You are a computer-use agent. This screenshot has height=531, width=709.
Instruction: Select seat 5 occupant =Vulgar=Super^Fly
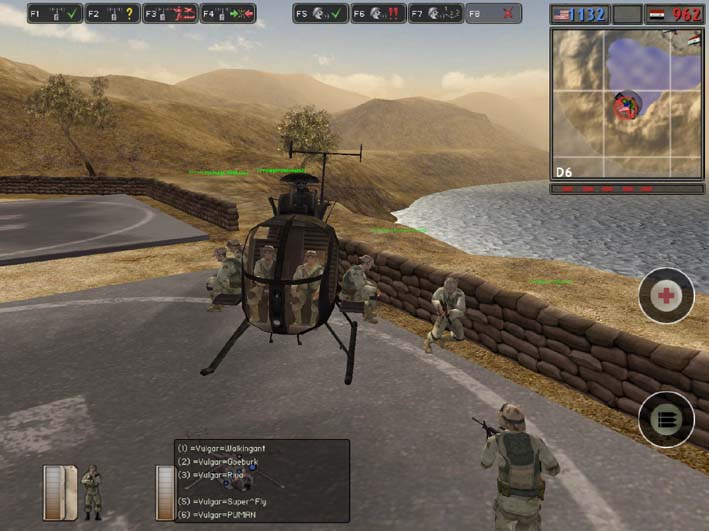coord(228,501)
